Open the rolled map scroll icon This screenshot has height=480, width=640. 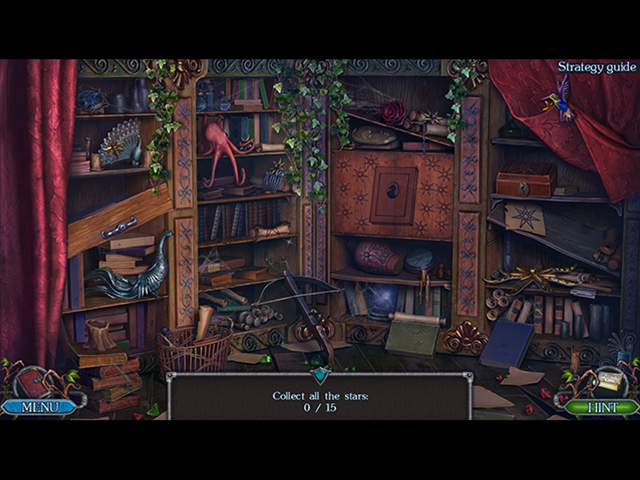[x=610, y=380]
